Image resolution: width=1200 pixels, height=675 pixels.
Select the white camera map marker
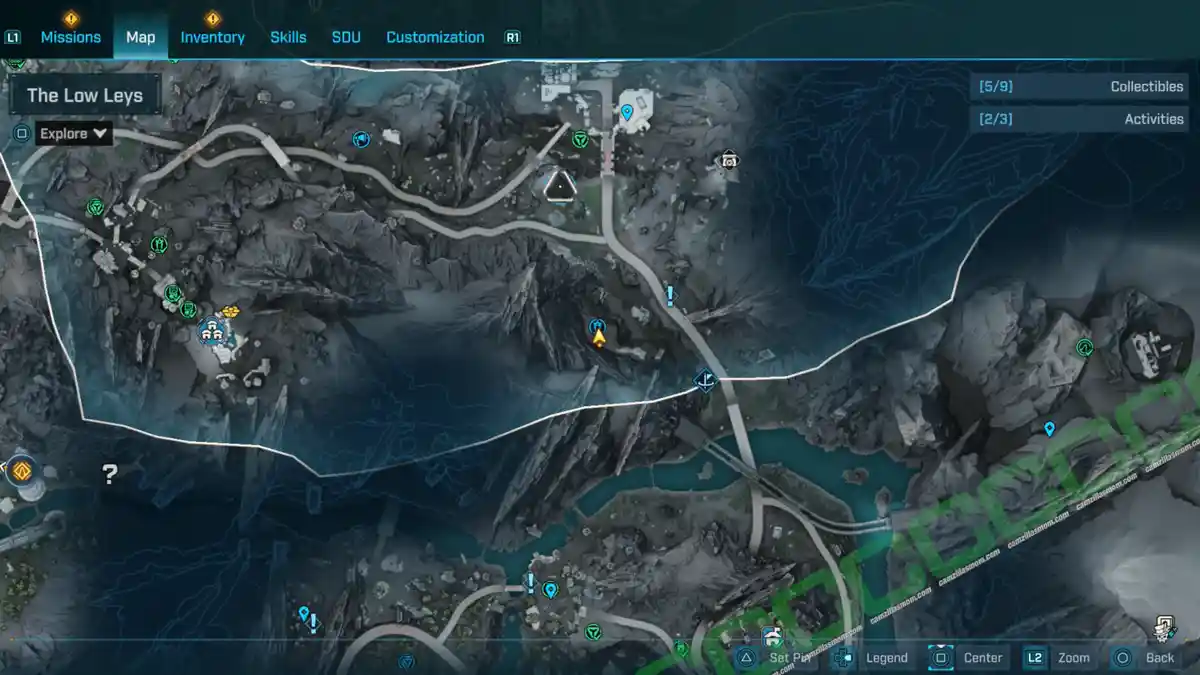pos(729,160)
